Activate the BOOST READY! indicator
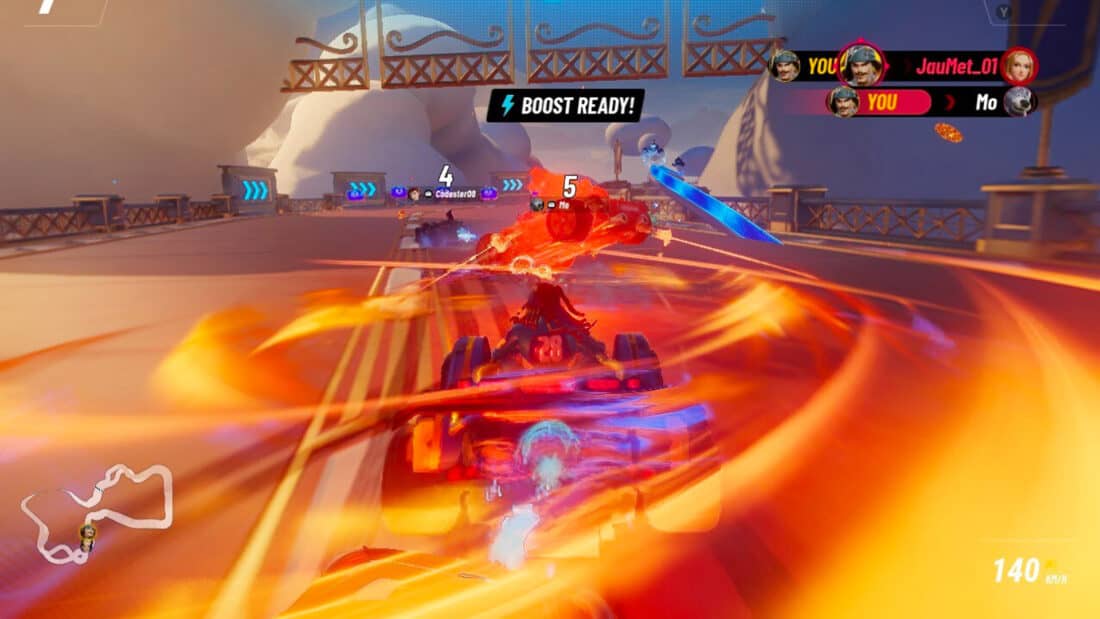The height and width of the screenshot is (619, 1100). (566, 106)
